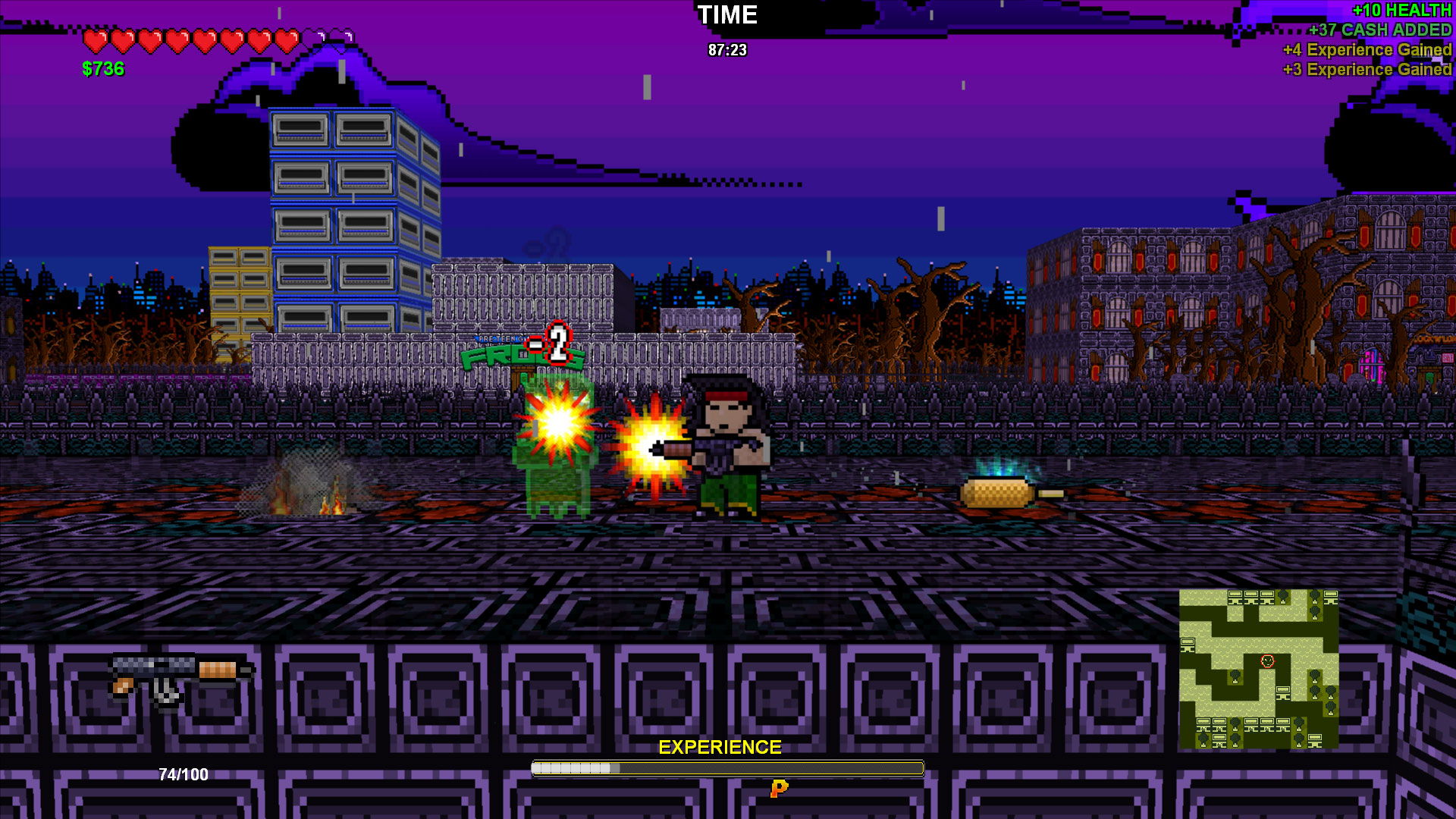Click the player's head marker on the minimap
The width and height of the screenshot is (1456, 819).
point(1267,661)
